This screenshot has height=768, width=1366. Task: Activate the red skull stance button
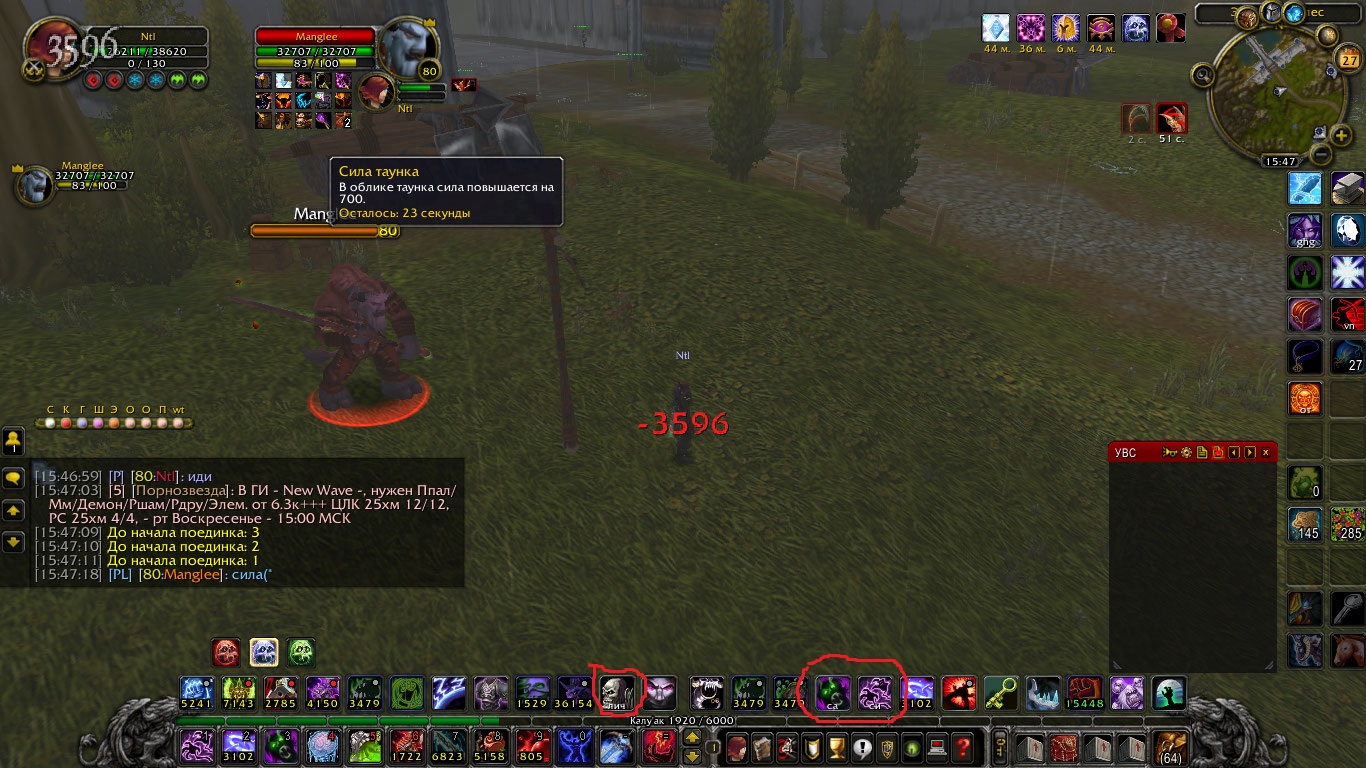pyautogui.click(x=226, y=652)
